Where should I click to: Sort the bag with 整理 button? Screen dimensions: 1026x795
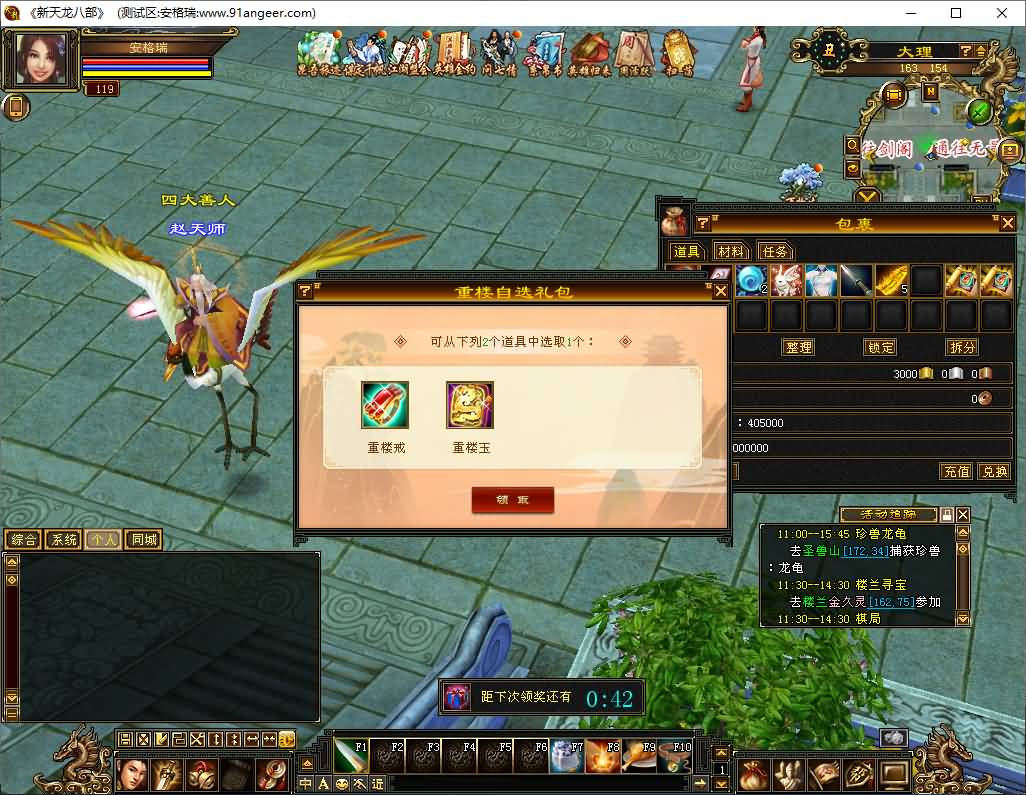point(797,347)
